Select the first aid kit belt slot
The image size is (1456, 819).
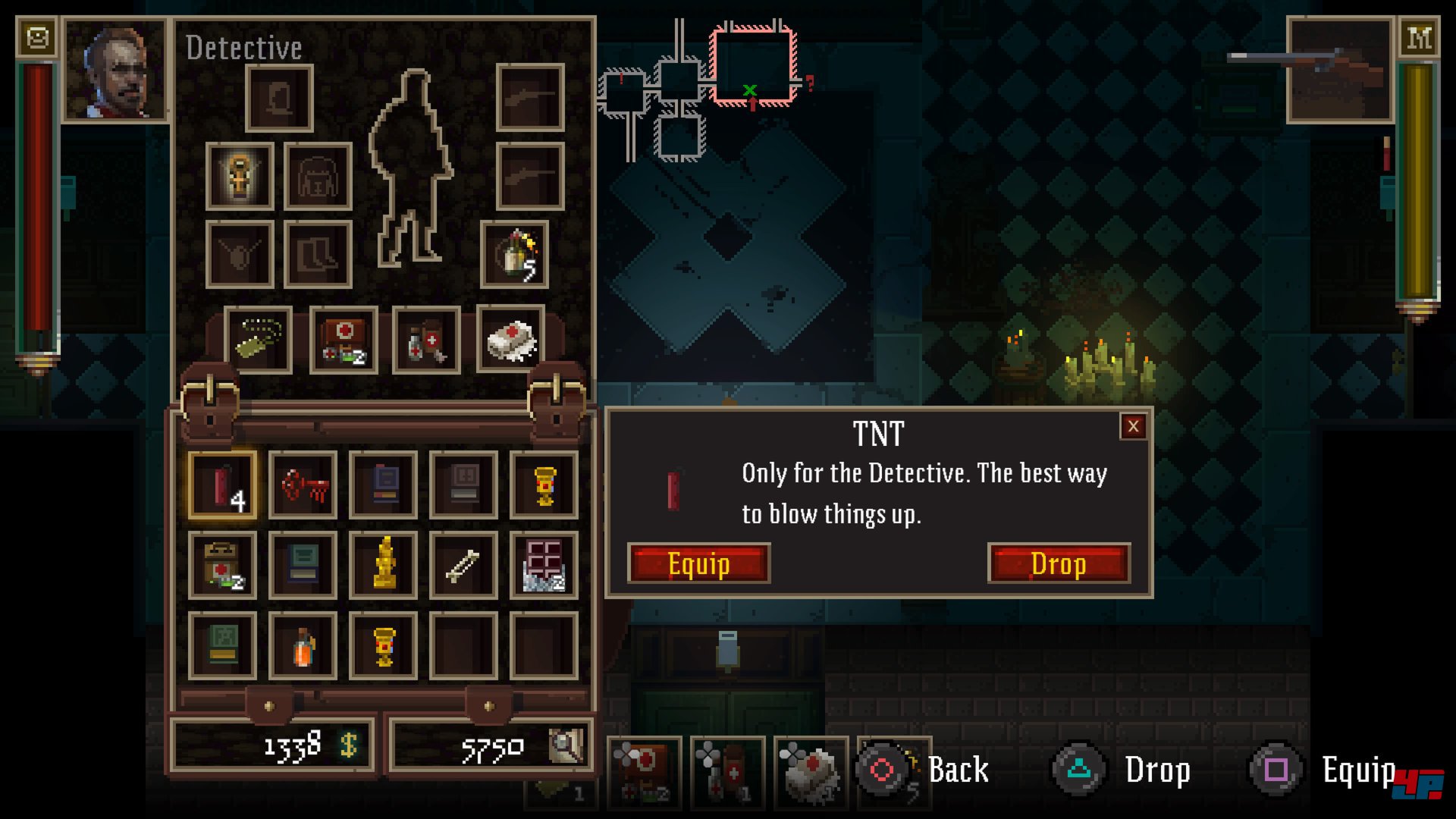tap(343, 340)
